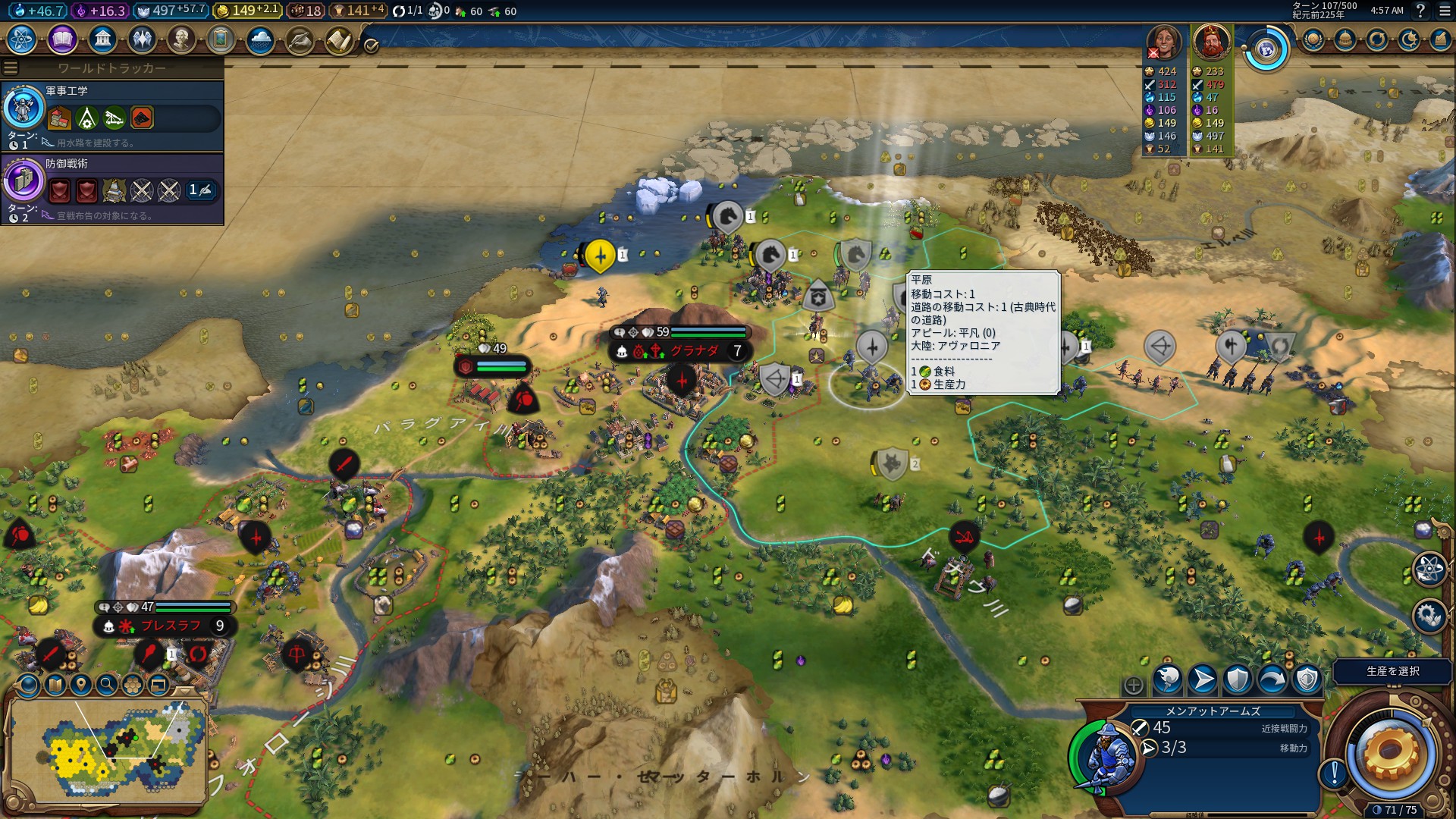Select the 防御戦術 civic tracker panel

[112, 190]
